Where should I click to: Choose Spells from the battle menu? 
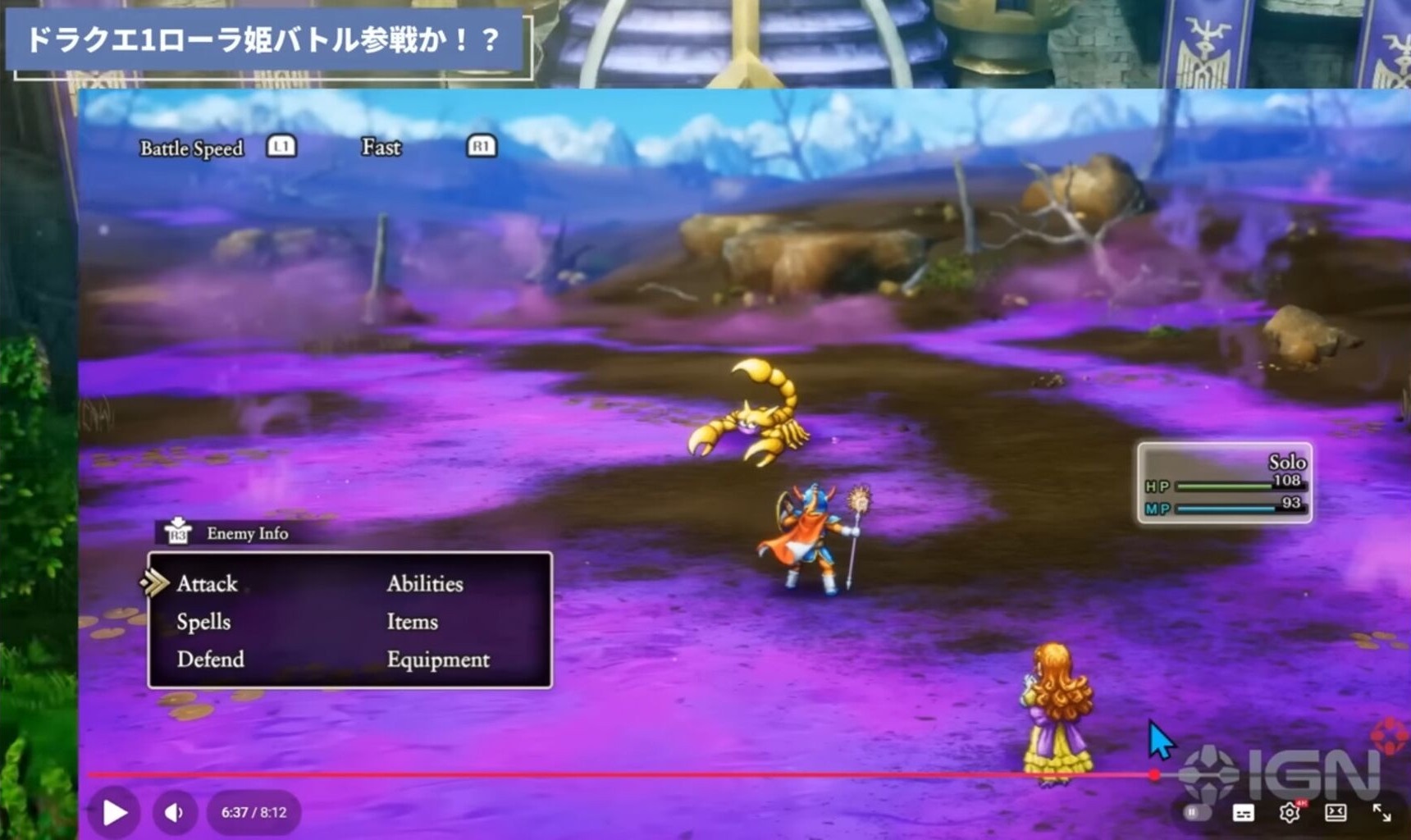(203, 622)
